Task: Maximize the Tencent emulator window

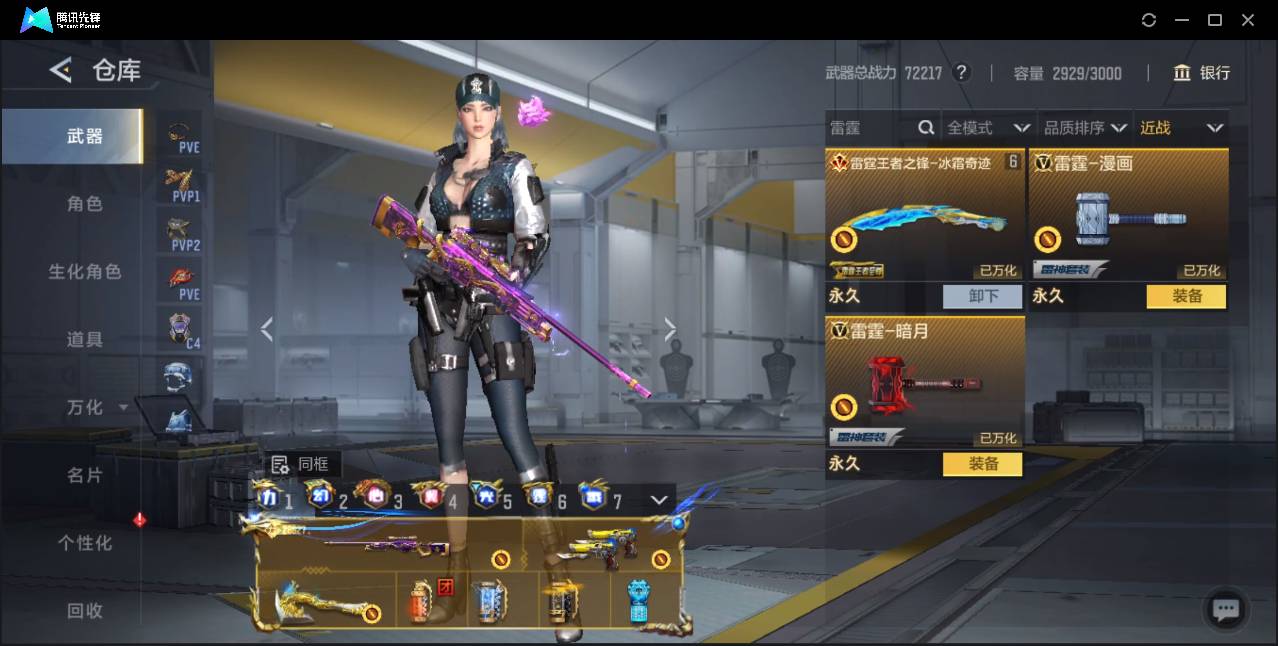Action: 1215,20
